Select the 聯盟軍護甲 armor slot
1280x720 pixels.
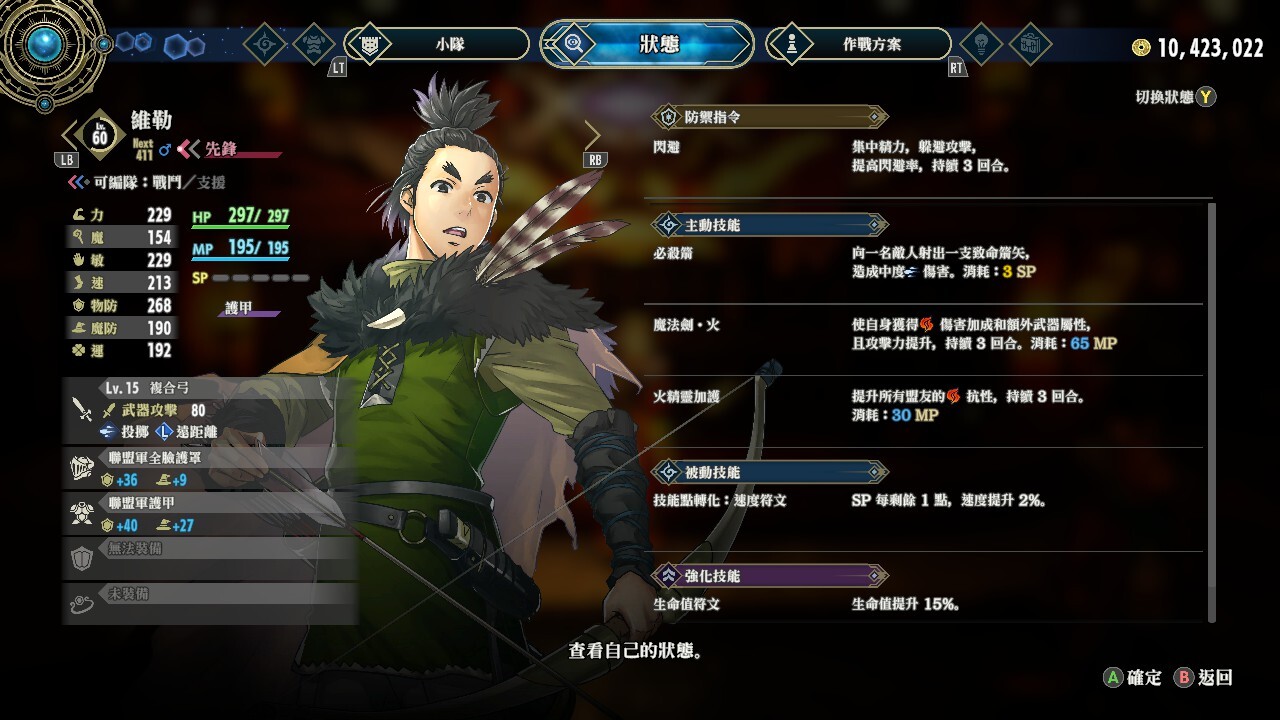coord(210,514)
